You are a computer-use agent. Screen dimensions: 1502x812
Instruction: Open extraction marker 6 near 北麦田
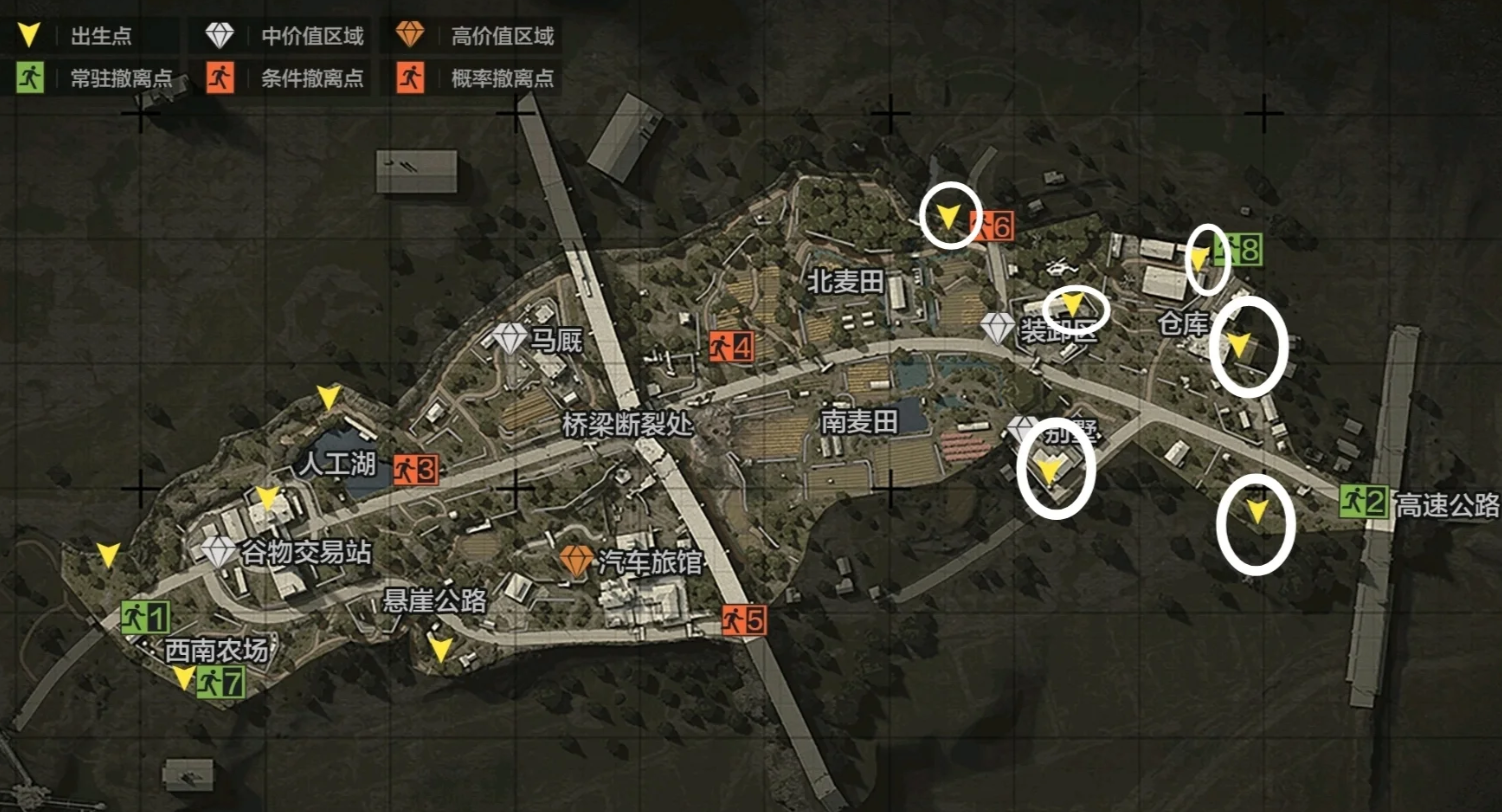[993, 225]
